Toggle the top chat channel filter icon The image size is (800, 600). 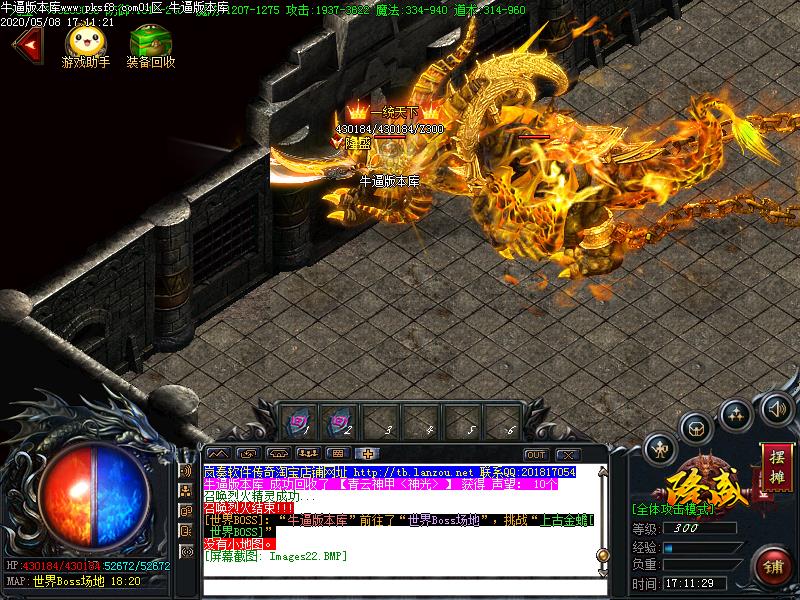pos(186,470)
